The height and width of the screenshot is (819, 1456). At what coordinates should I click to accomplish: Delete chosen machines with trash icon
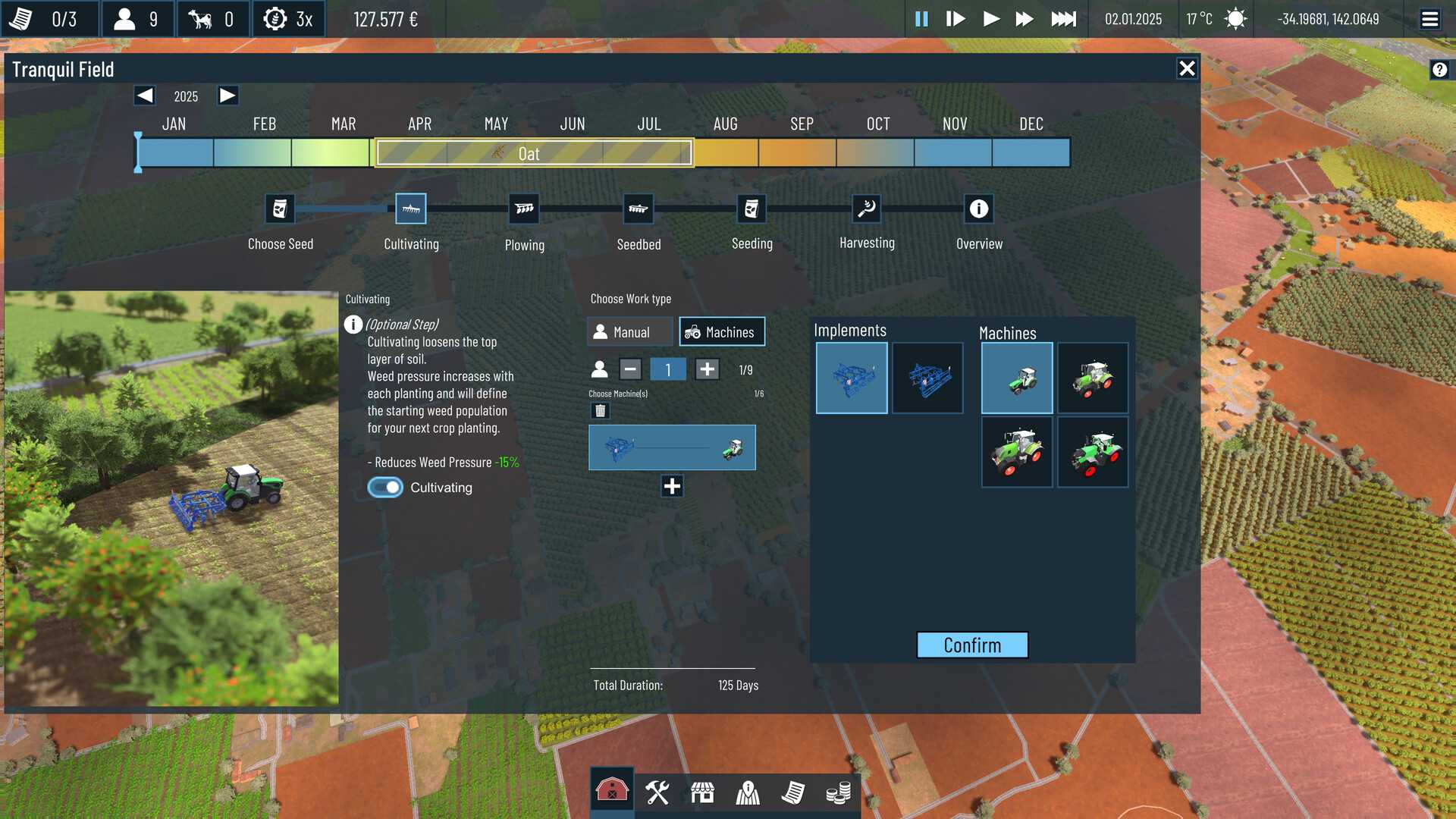coord(600,411)
